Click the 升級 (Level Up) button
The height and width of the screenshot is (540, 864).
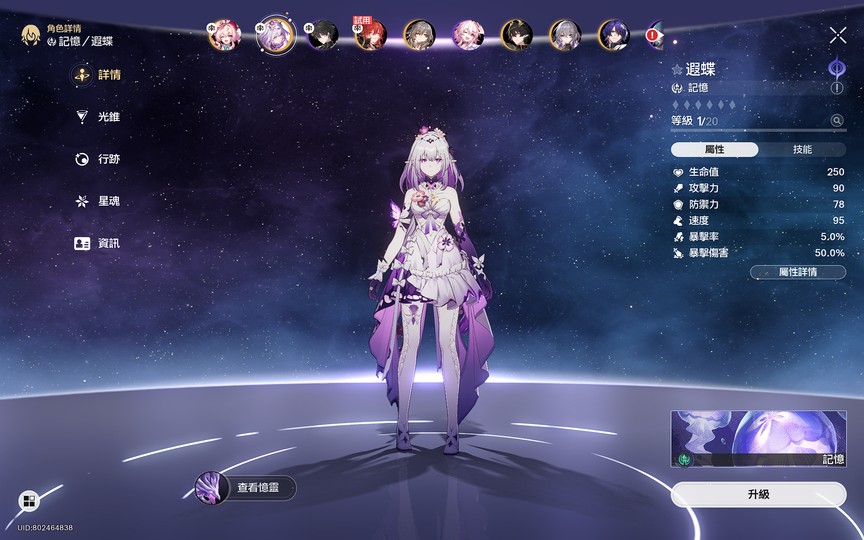[x=758, y=494]
